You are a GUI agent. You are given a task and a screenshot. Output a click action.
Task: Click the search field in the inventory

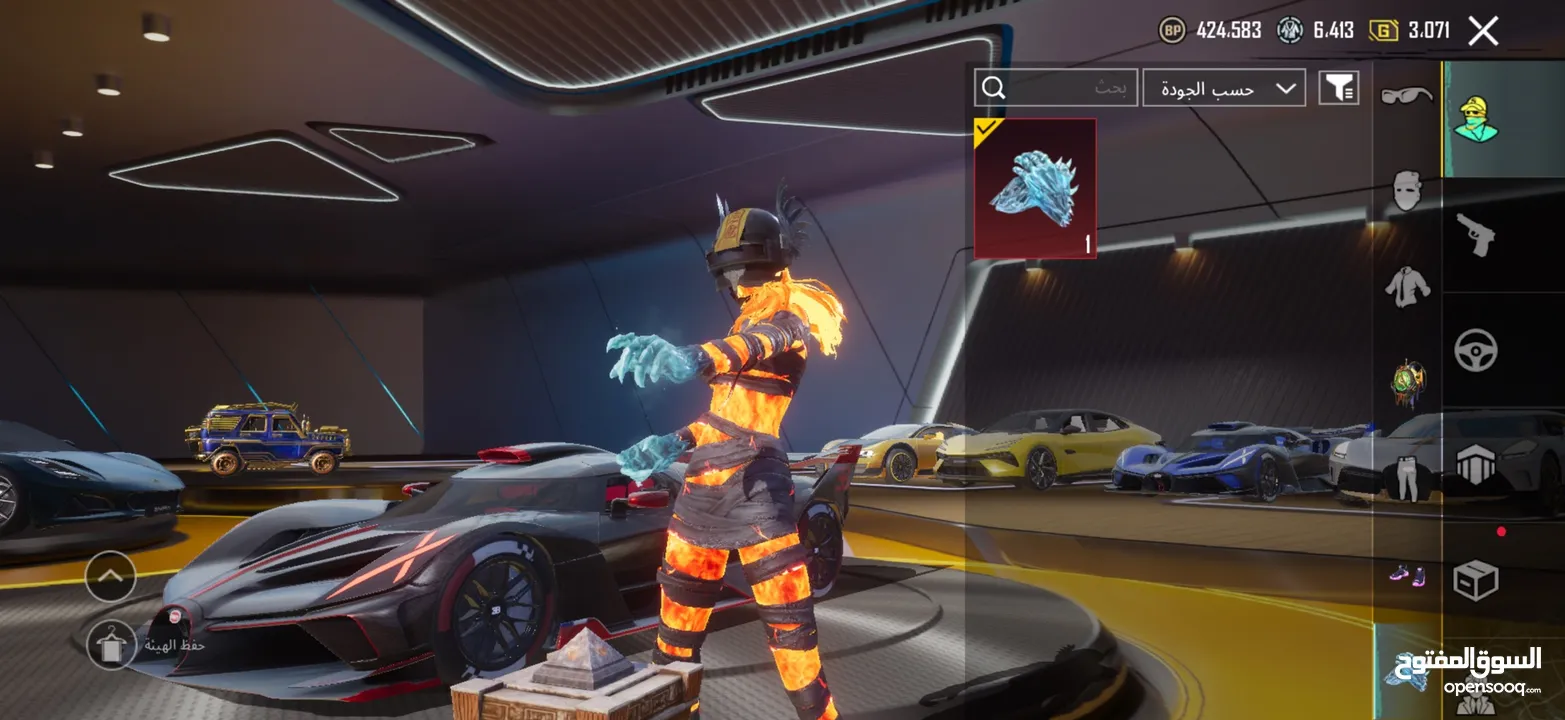click(x=1056, y=88)
